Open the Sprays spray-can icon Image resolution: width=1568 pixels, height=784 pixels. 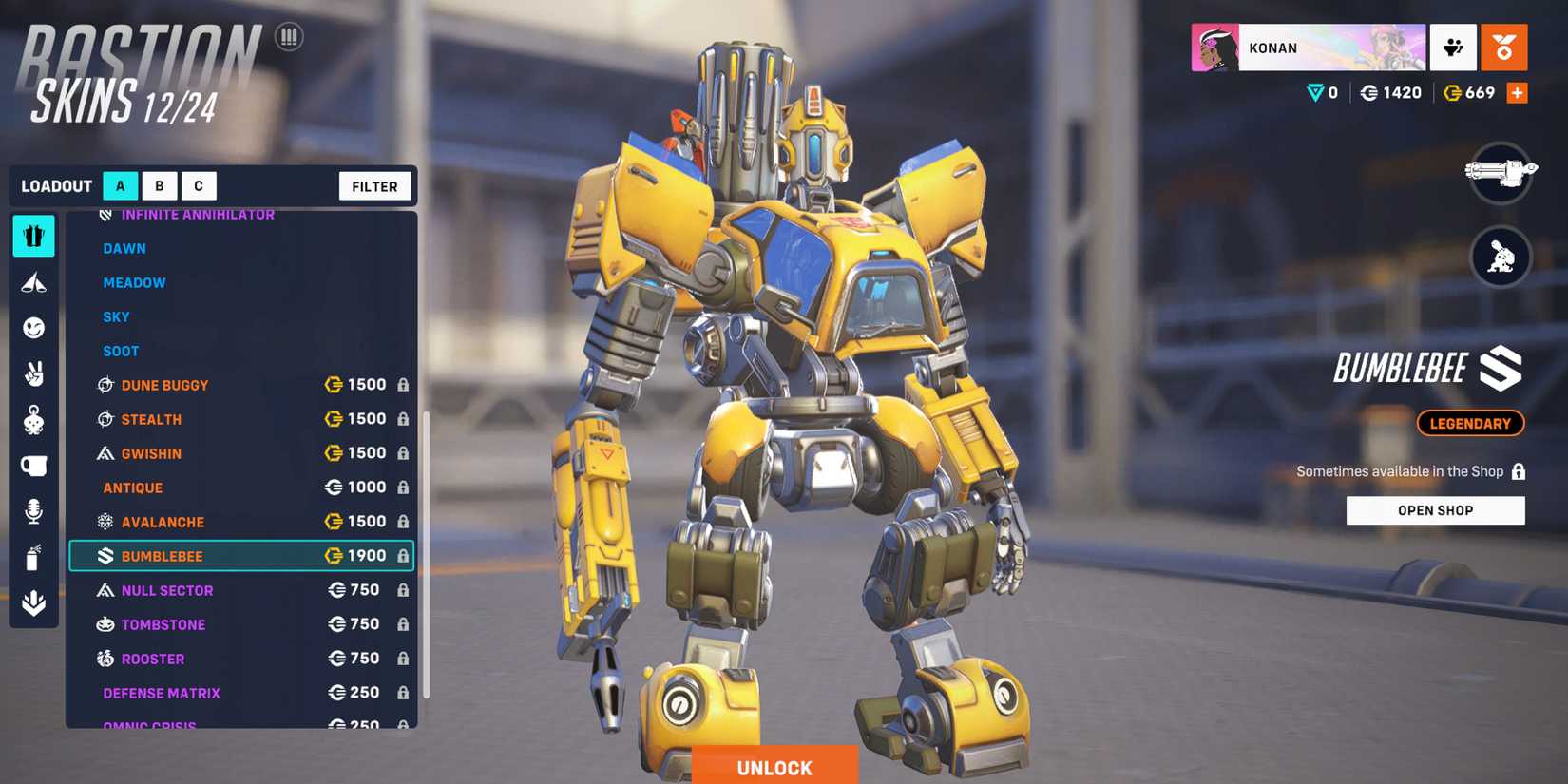tap(33, 558)
